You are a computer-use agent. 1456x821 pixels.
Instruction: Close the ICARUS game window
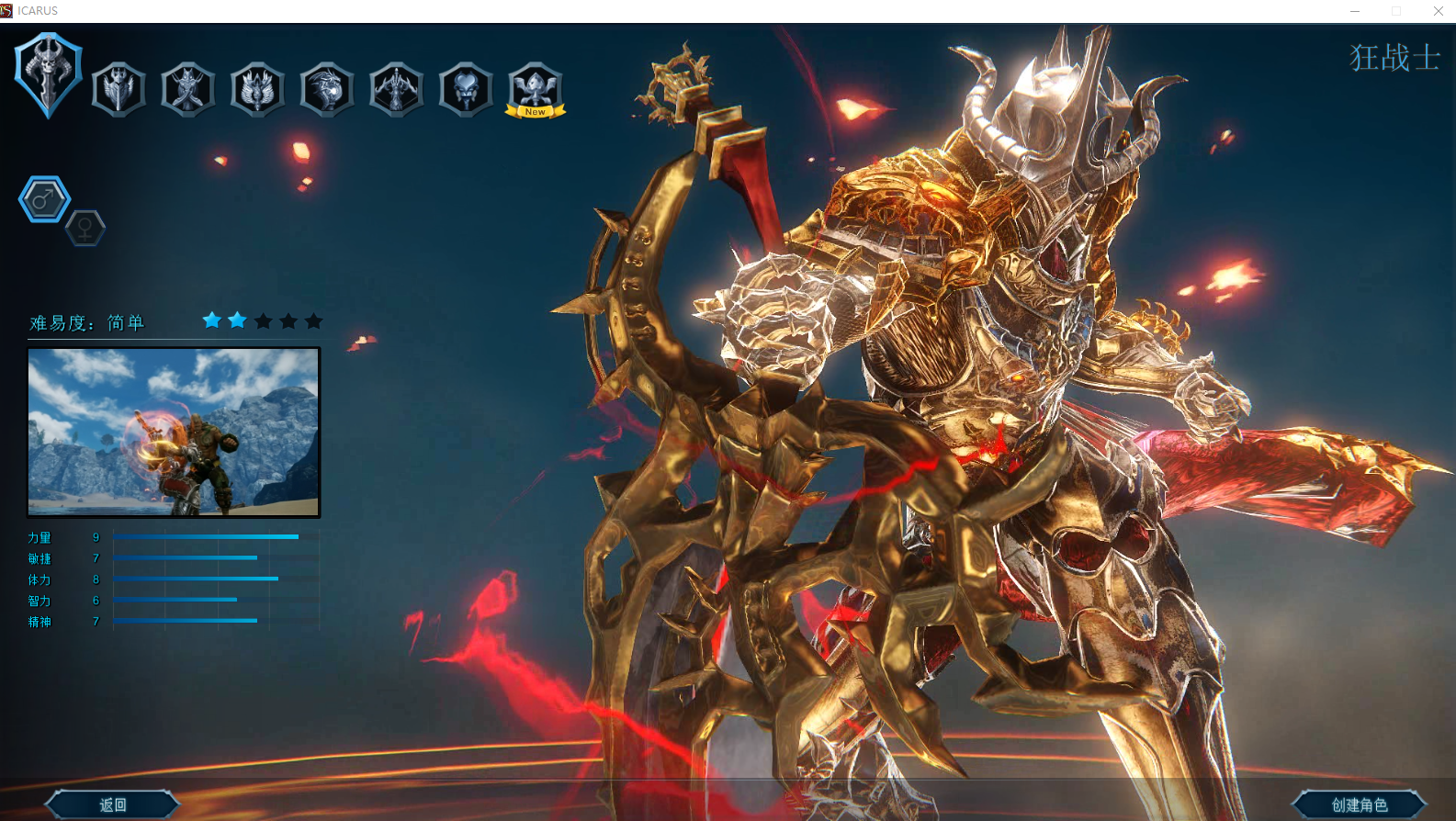(x=1438, y=11)
